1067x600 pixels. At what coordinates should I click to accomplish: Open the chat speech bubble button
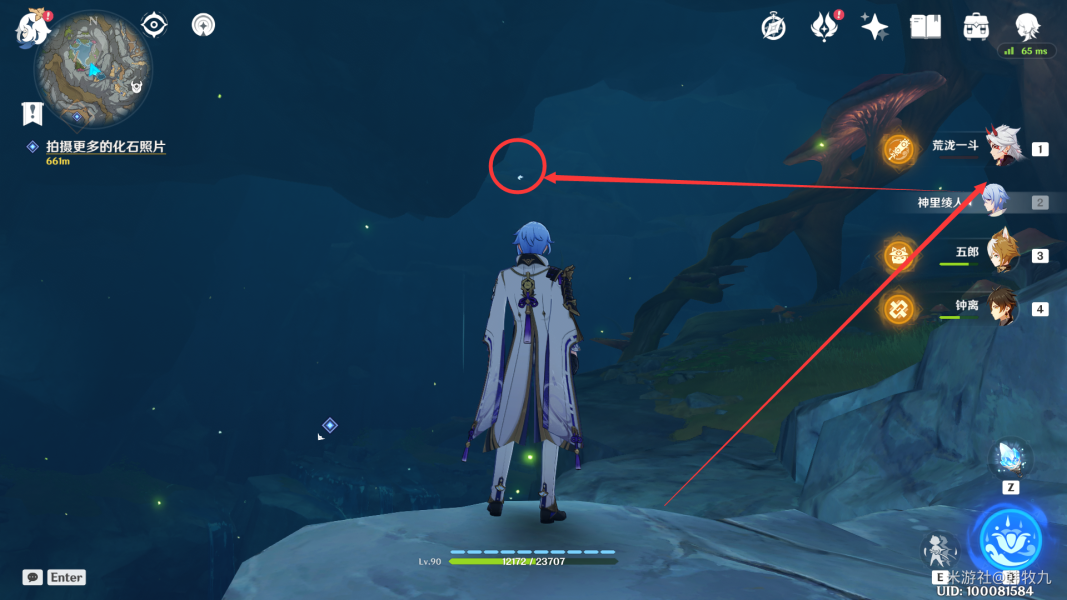[x=33, y=577]
